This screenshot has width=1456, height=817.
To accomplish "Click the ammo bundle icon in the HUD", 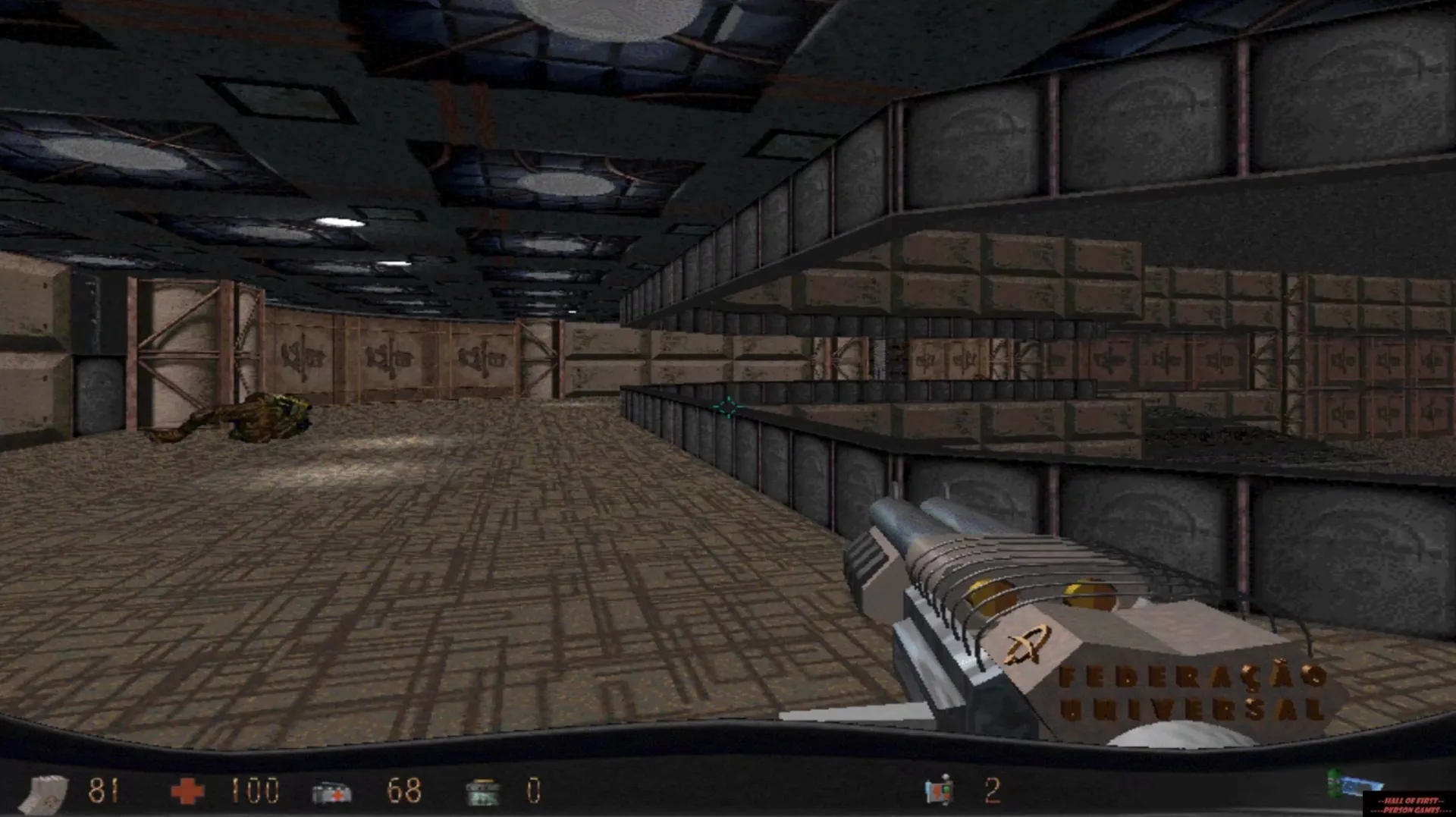I will coord(47,790).
